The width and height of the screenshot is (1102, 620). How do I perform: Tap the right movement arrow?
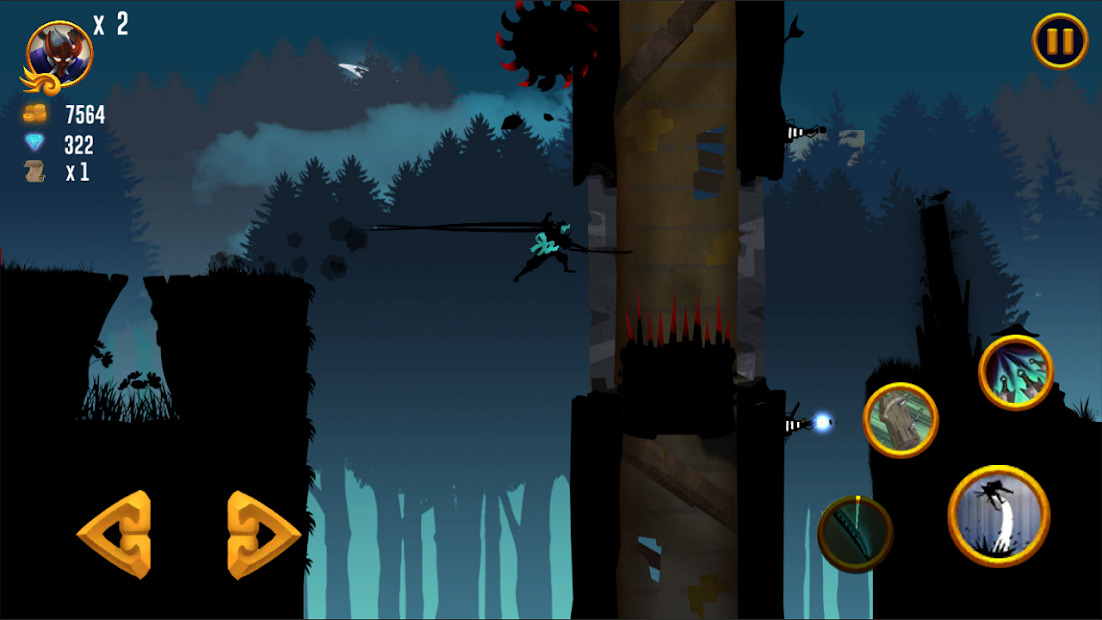(x=261, y=534)
